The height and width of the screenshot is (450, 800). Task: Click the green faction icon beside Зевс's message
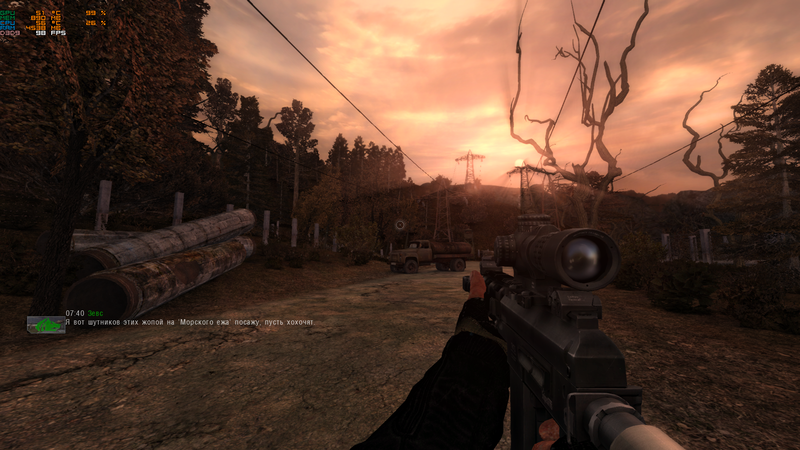(x=45, y=324)
